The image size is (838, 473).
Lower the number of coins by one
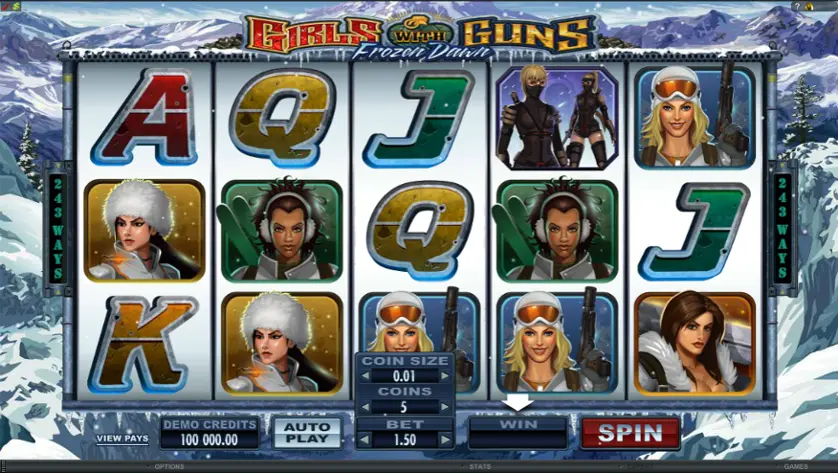(364, 407)
